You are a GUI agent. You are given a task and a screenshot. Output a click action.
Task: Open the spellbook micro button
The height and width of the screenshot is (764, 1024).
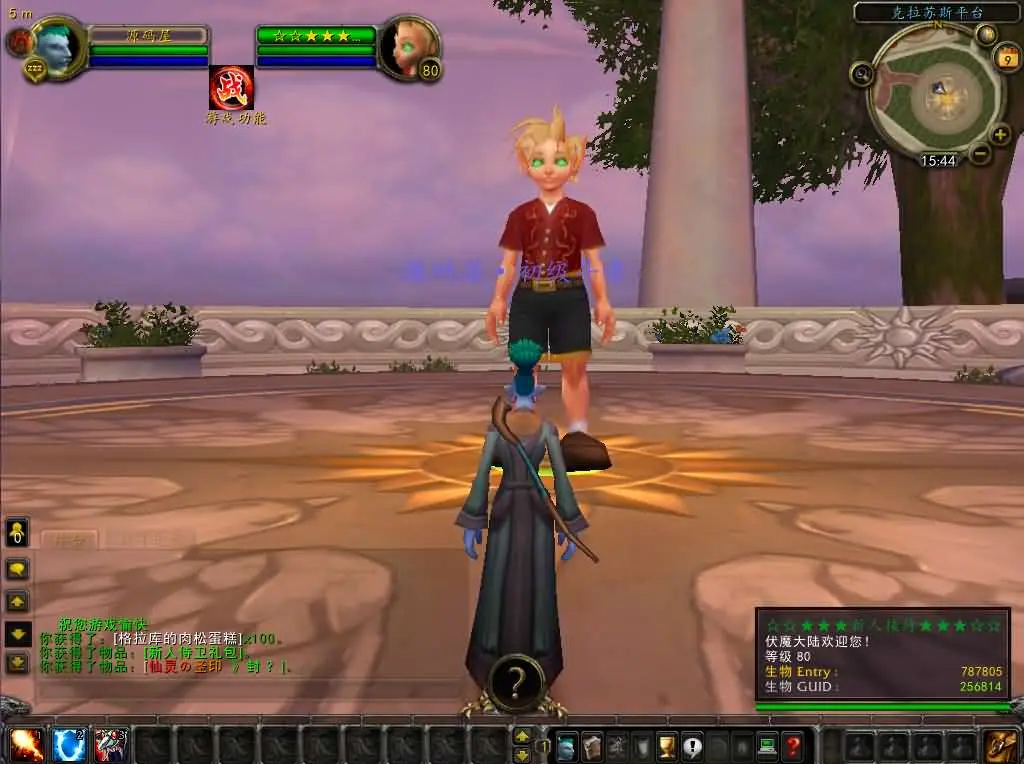click(593, 746)
